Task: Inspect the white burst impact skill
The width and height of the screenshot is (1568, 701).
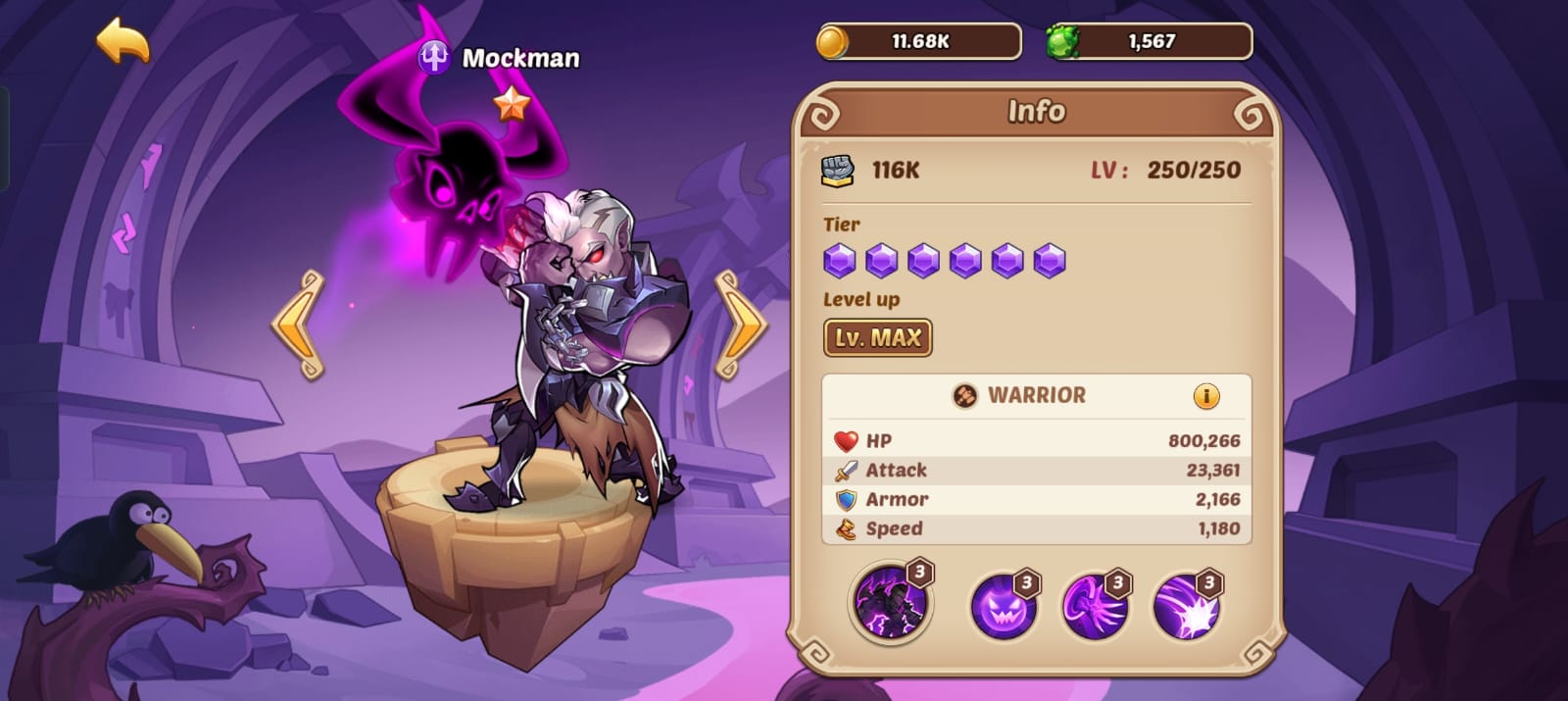Action: [1186, 606]
